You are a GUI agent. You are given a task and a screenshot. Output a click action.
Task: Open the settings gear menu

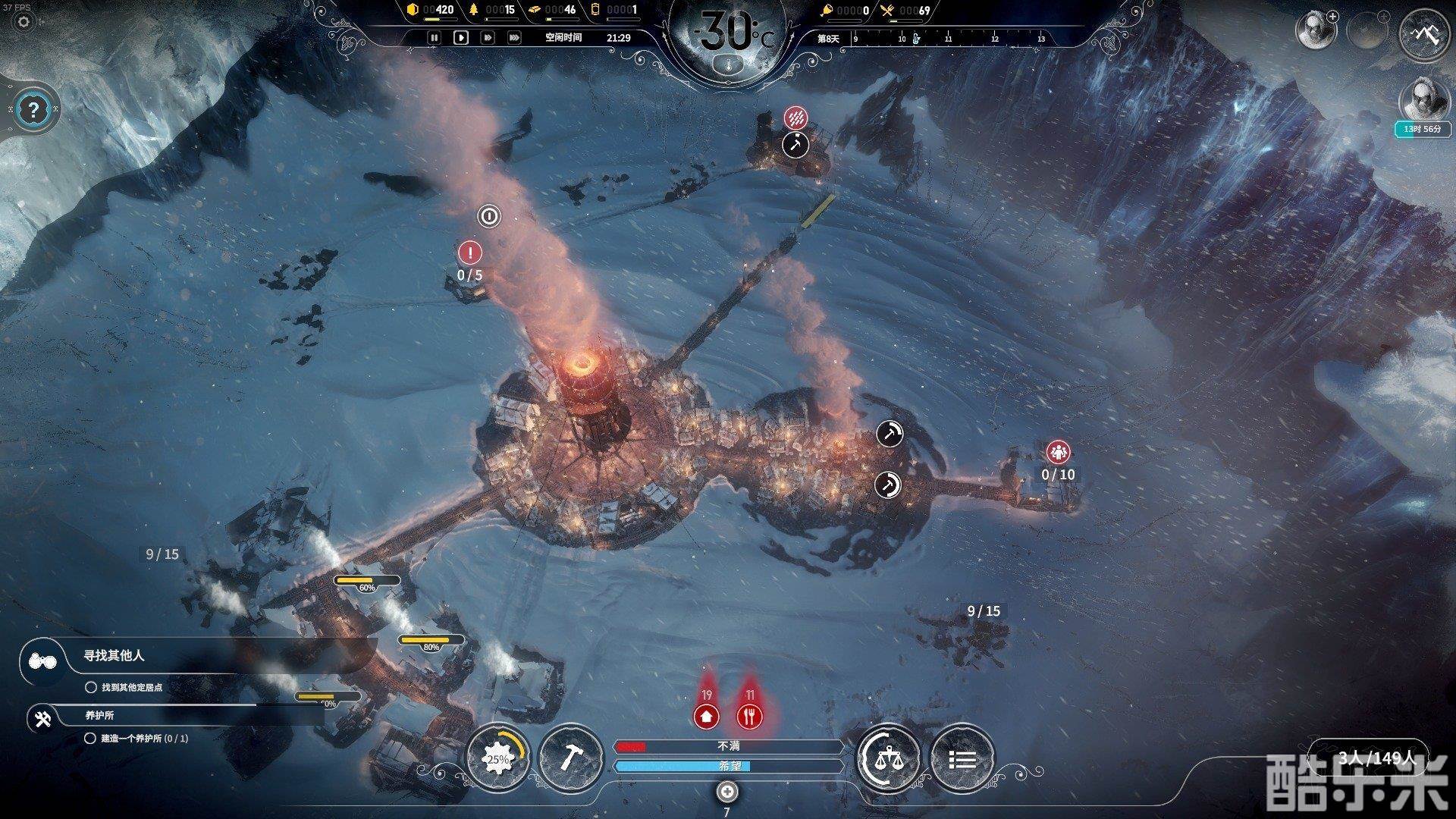point(24,21)
